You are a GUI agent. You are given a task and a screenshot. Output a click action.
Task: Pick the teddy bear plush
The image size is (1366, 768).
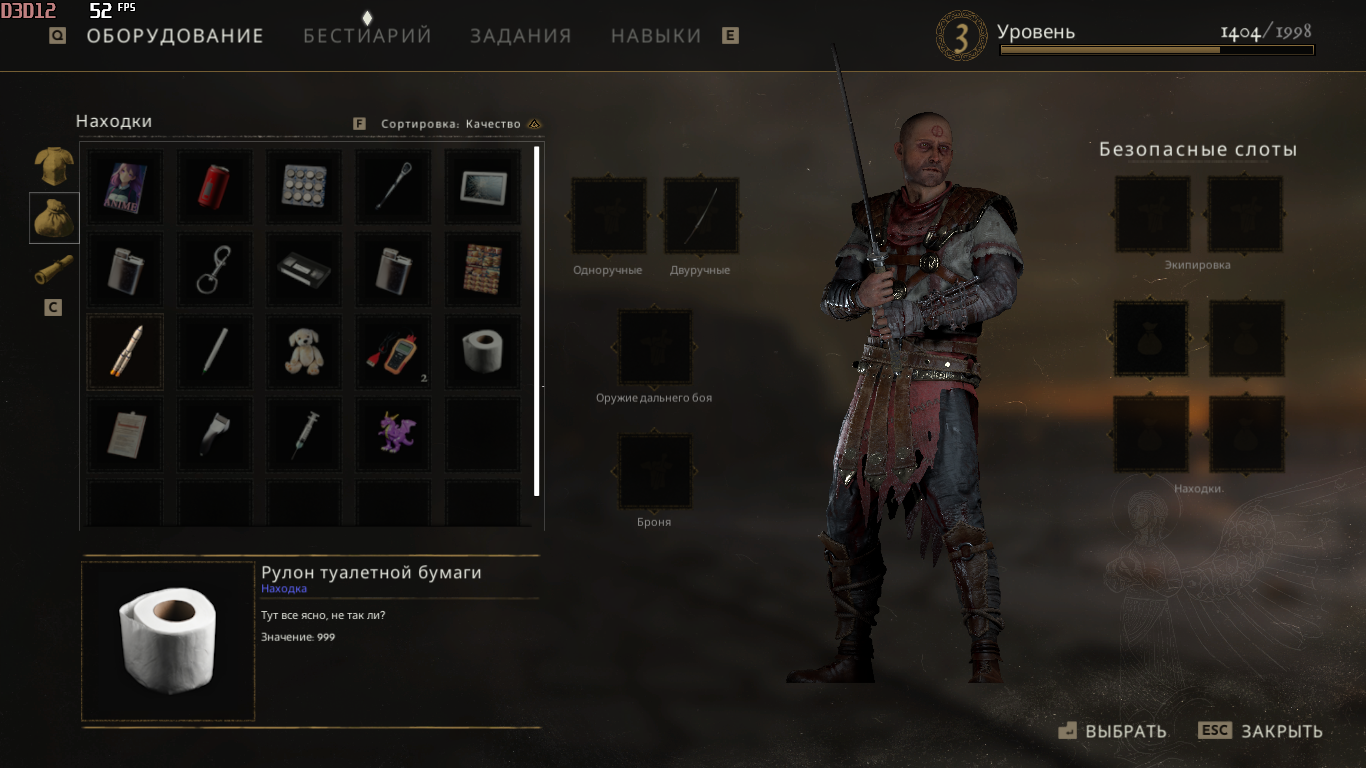pos(304,352)
